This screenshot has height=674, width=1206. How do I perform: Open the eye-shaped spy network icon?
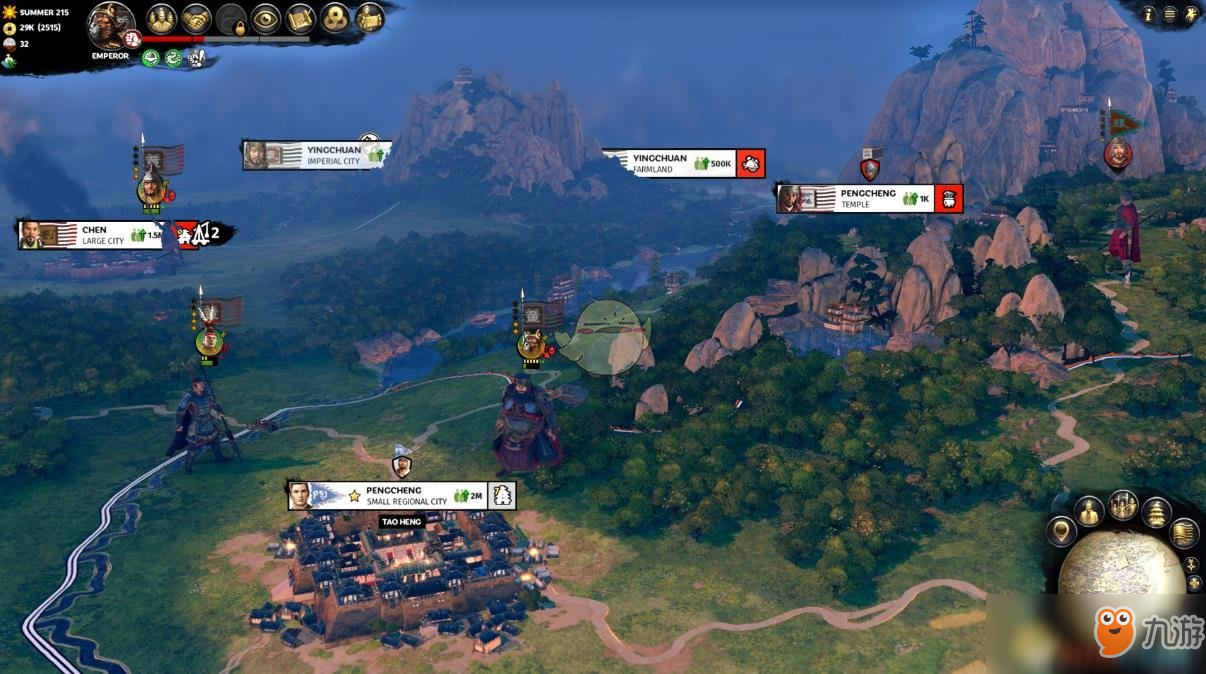point(265,18)
